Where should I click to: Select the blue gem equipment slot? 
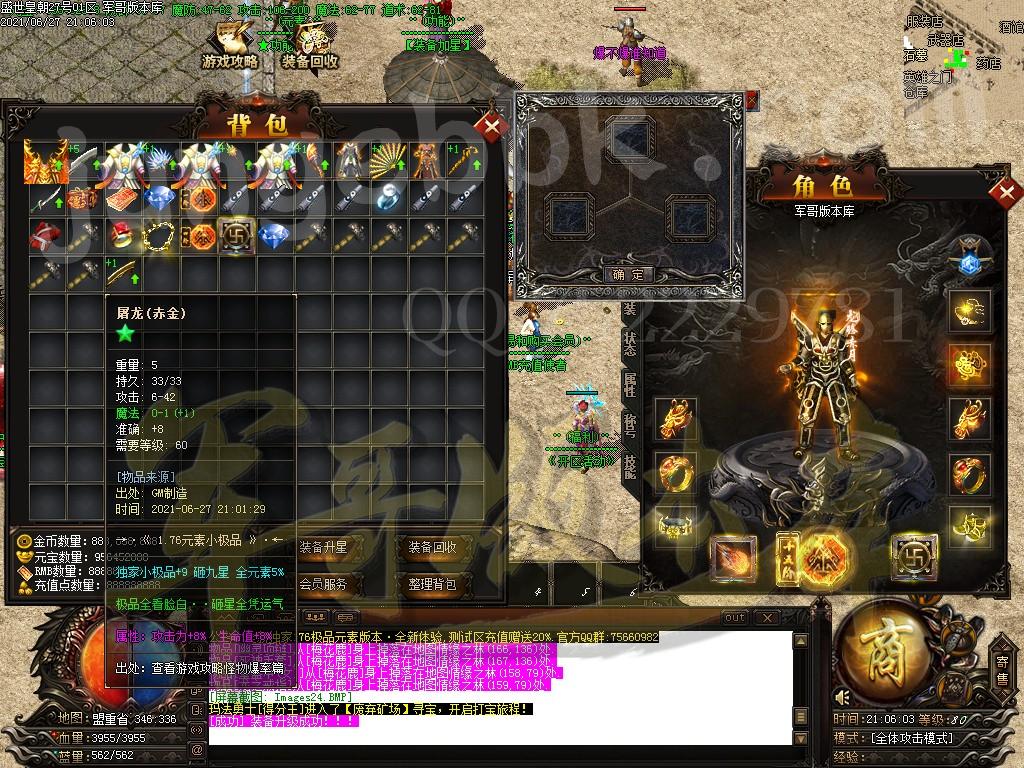(x=968, y=262)
